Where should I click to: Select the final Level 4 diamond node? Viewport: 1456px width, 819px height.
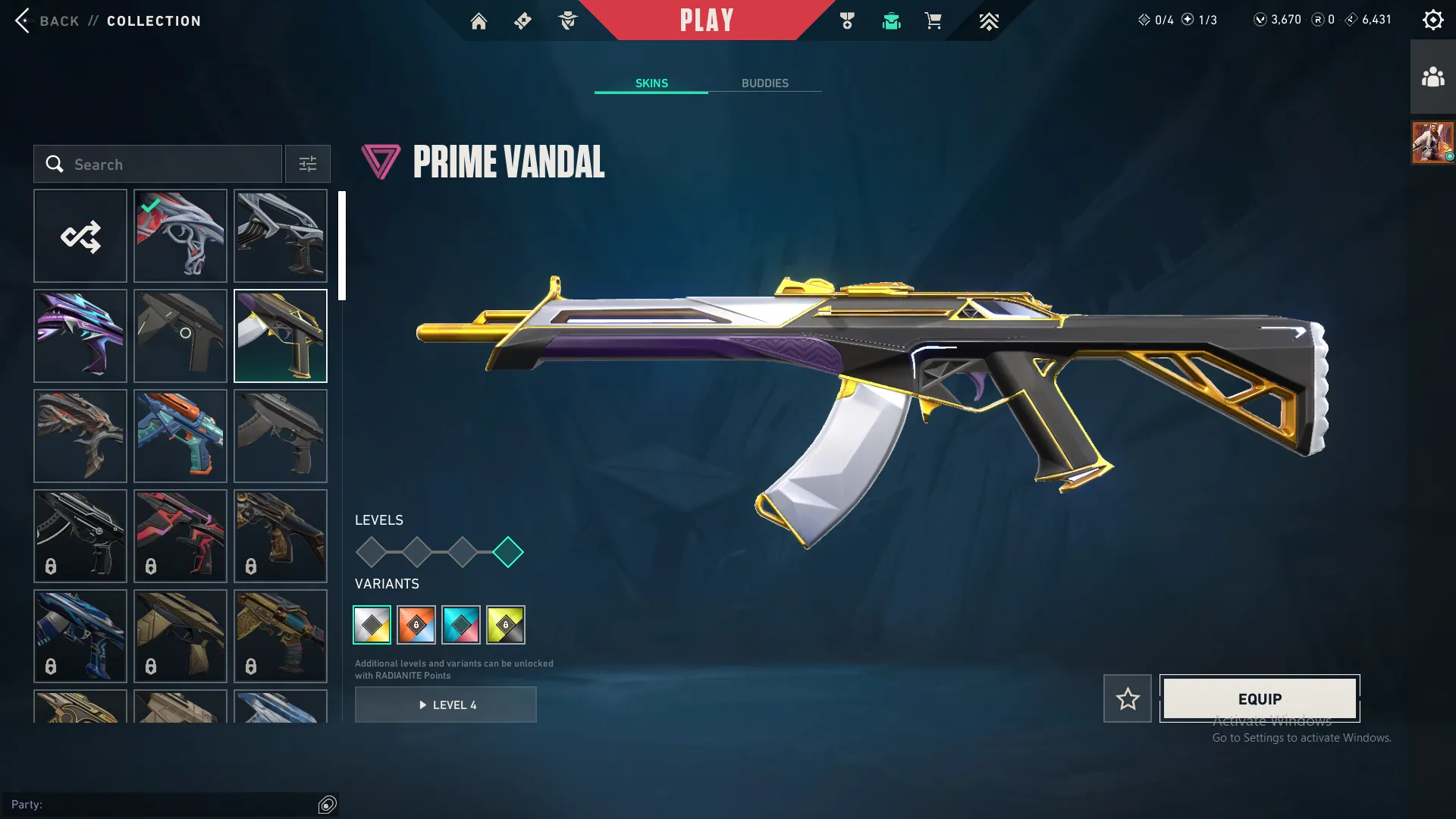coord(510,552)
